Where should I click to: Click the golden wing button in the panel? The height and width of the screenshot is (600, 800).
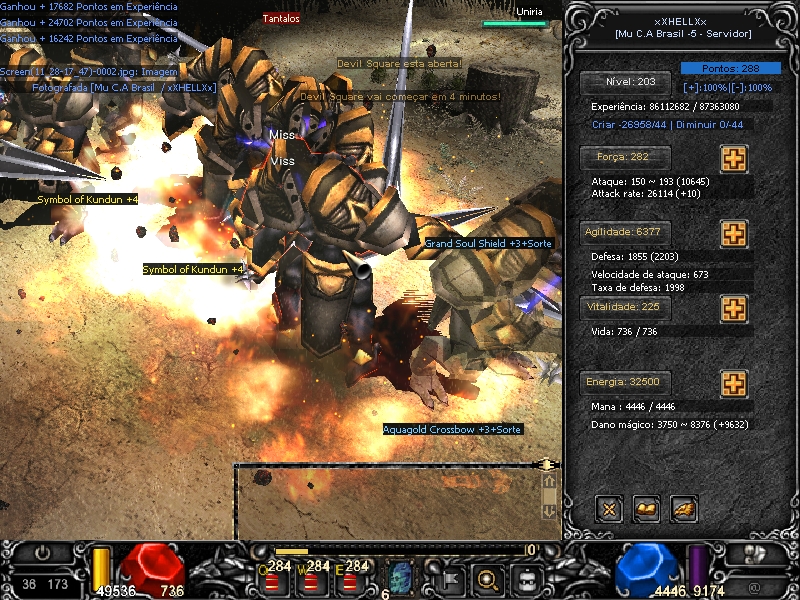click(x=684, y=509)
